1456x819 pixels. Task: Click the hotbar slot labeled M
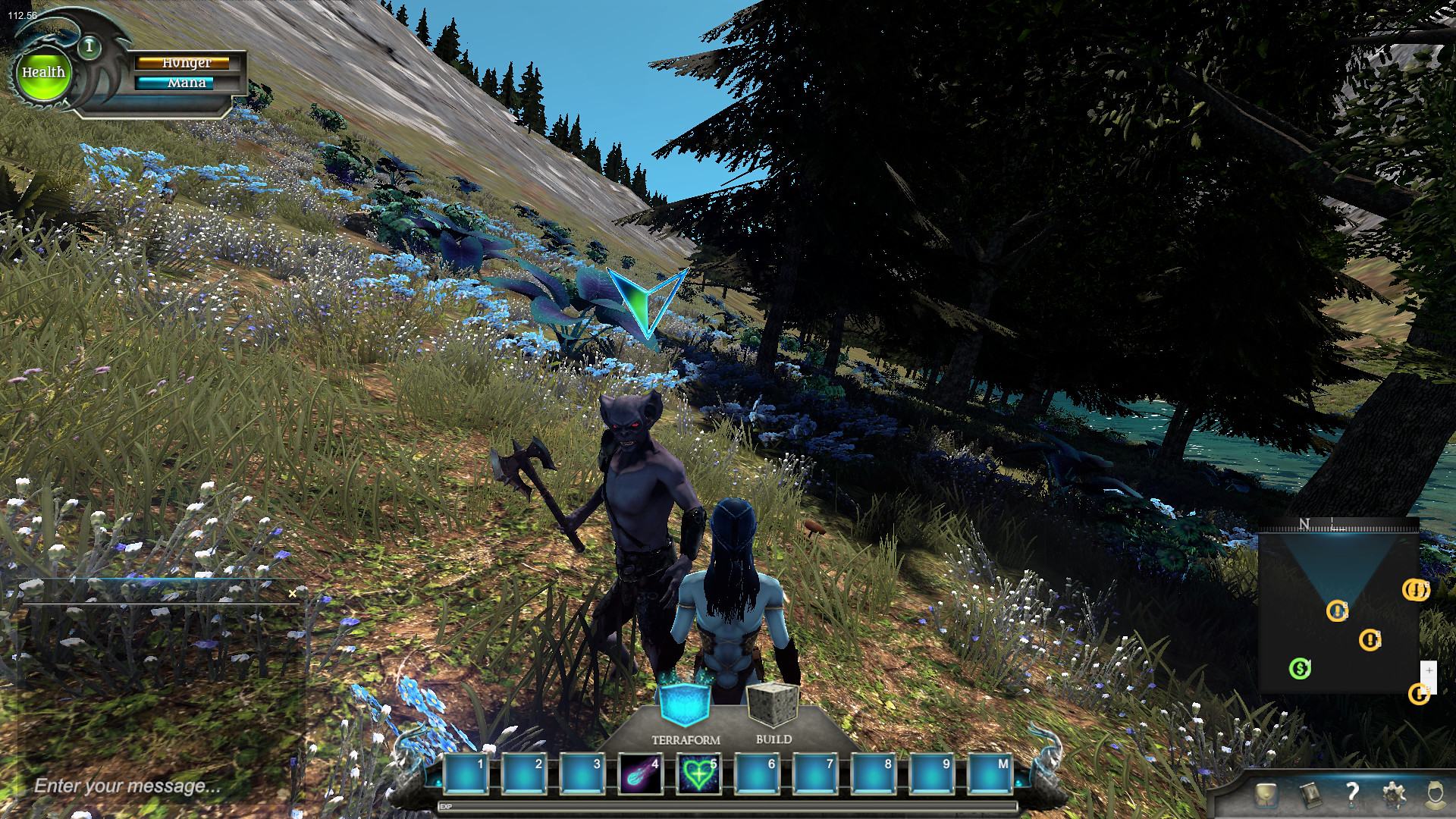tap(990, 774)
